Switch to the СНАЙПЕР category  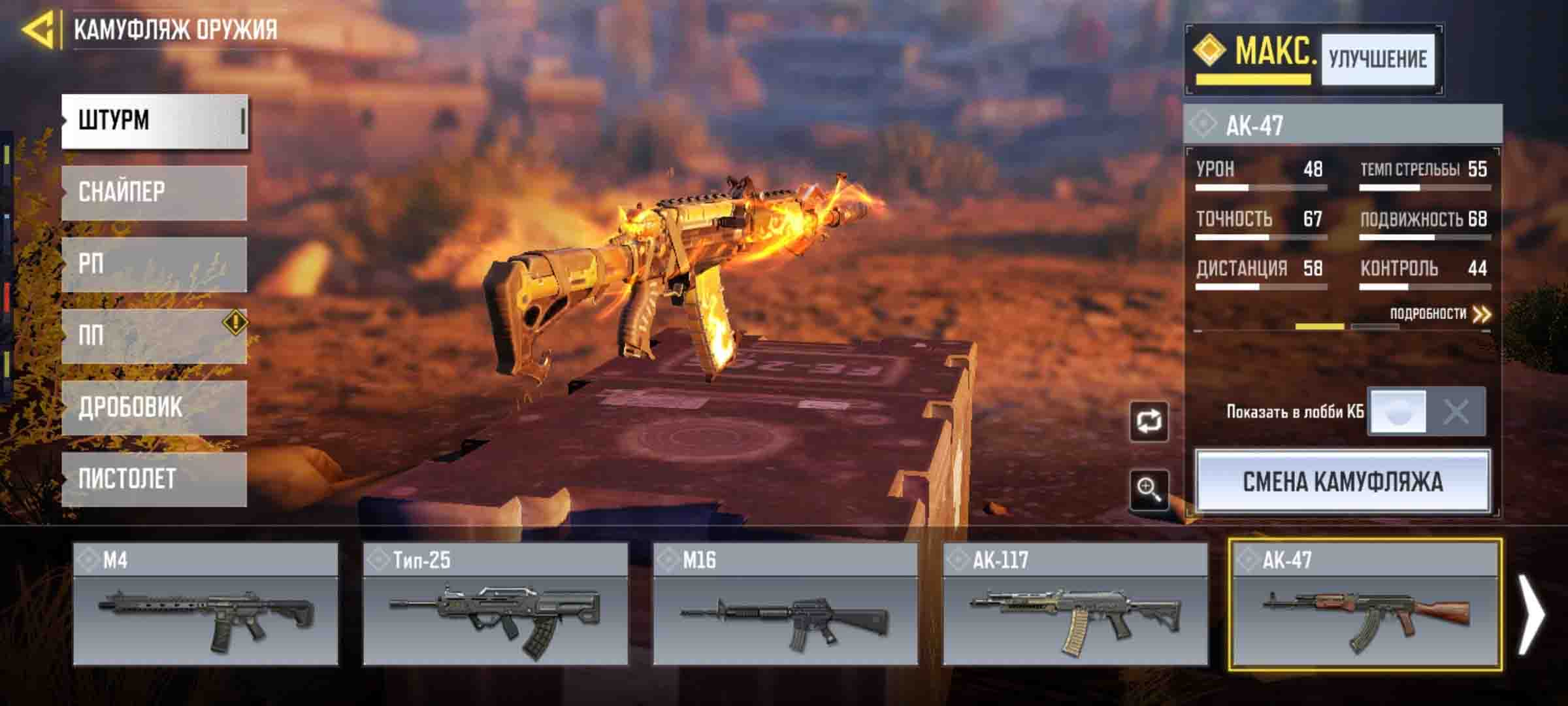click(154, 192)
